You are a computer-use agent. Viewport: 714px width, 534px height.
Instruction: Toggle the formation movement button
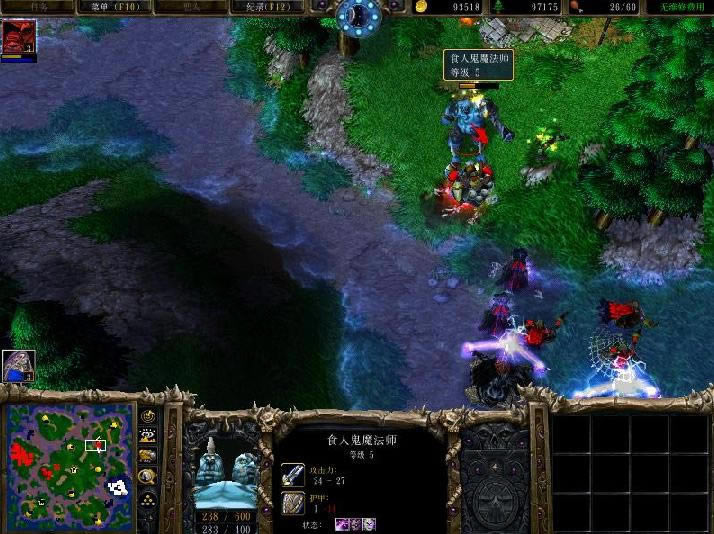(148, 497)
